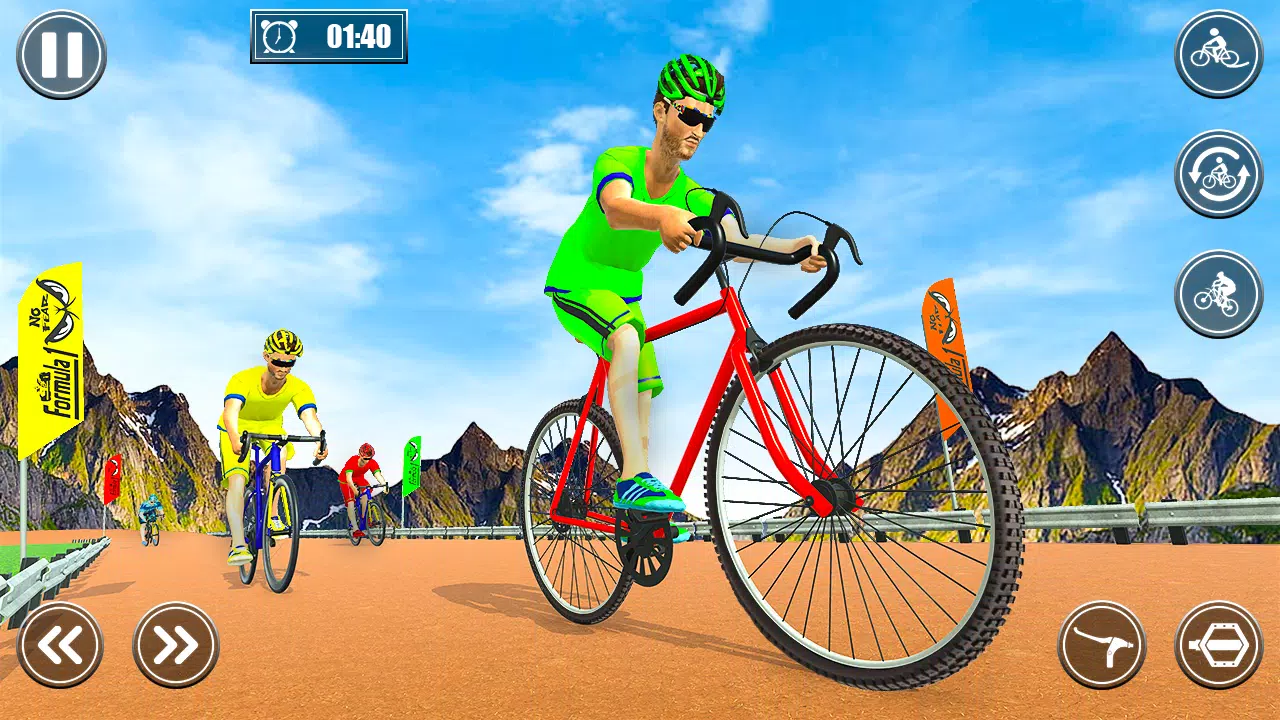This screenshot has width=1280, height=720.
Task: Trigger the wheelie stunt icon
Action: 1218,294
